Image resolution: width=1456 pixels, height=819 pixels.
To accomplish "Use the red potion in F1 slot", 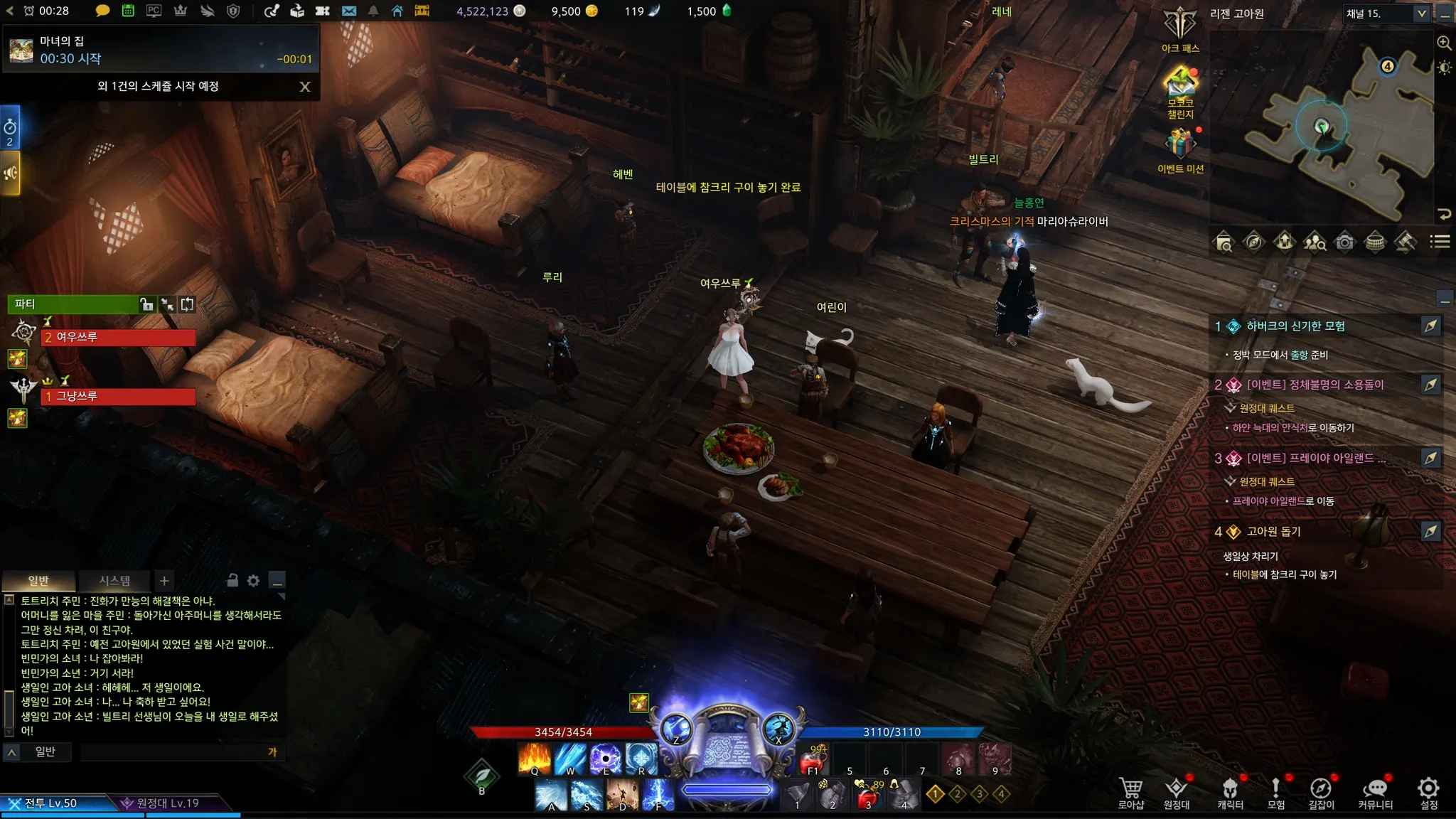I will (x=813, y=759).
